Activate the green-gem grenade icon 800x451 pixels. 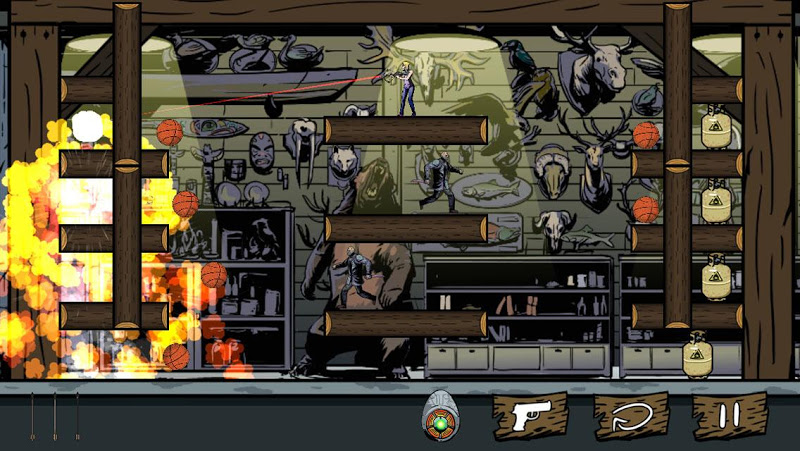(x=440, y=418)
